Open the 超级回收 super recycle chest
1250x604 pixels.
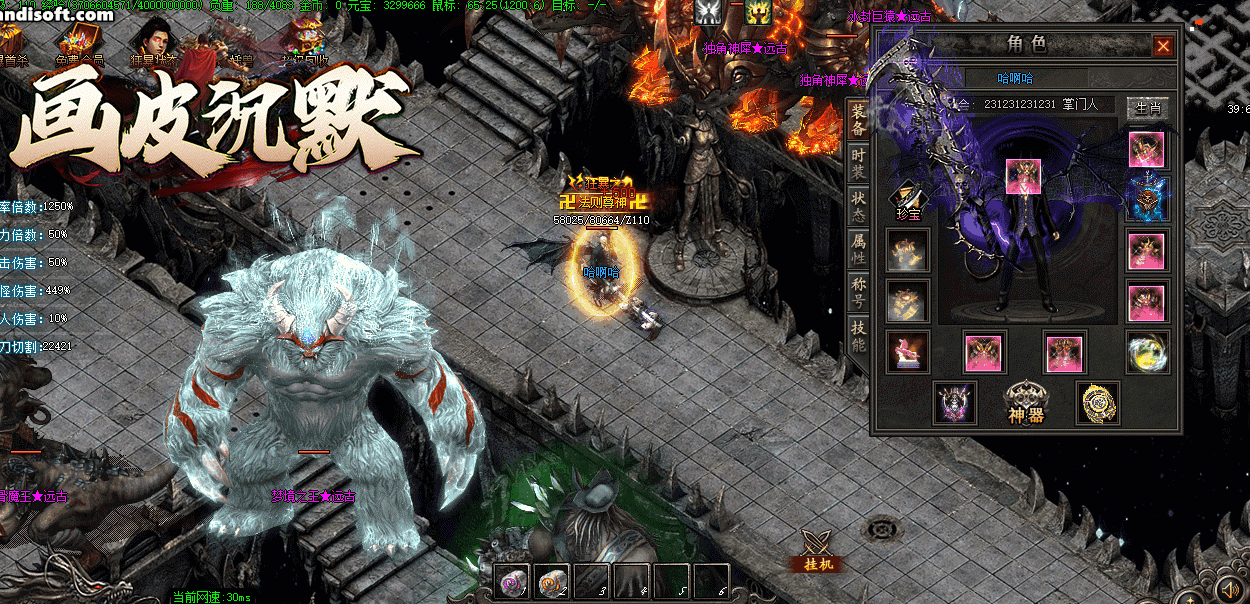click(x=303, y=42)
